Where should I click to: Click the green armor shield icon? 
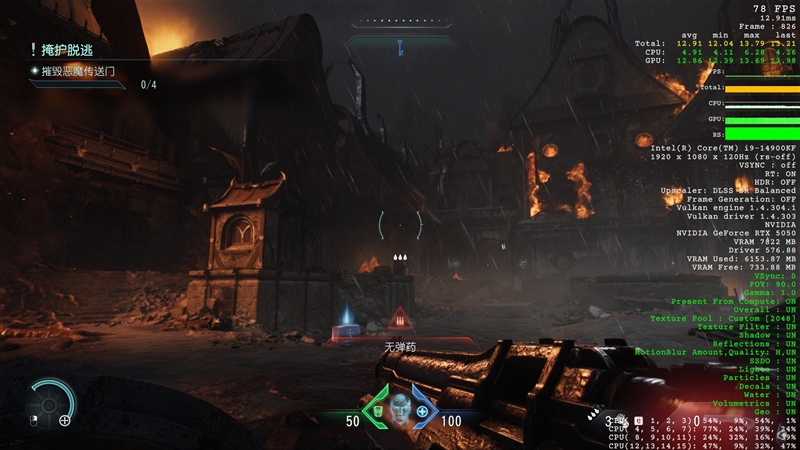379,411
